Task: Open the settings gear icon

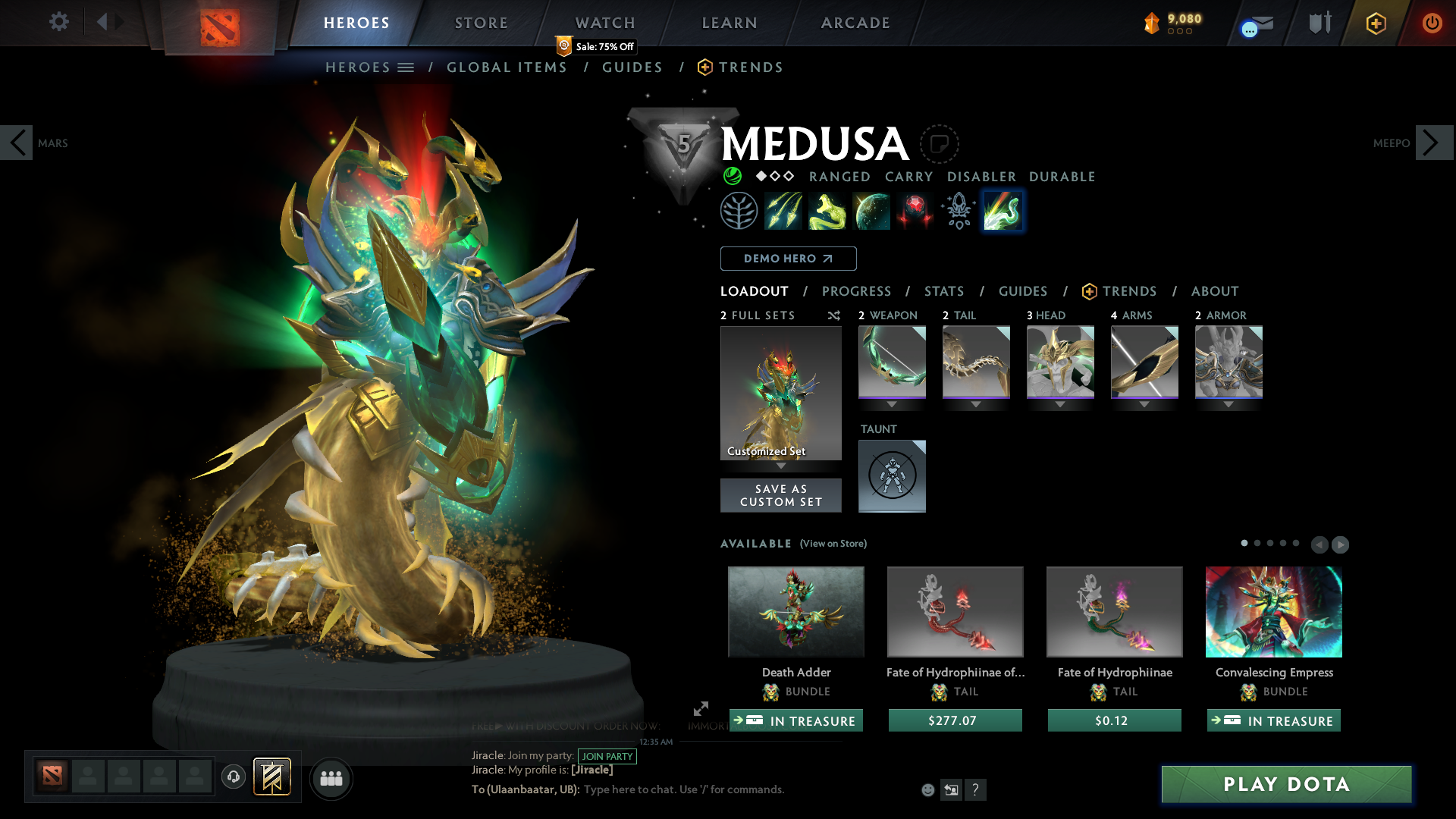Action: point(58,22)
